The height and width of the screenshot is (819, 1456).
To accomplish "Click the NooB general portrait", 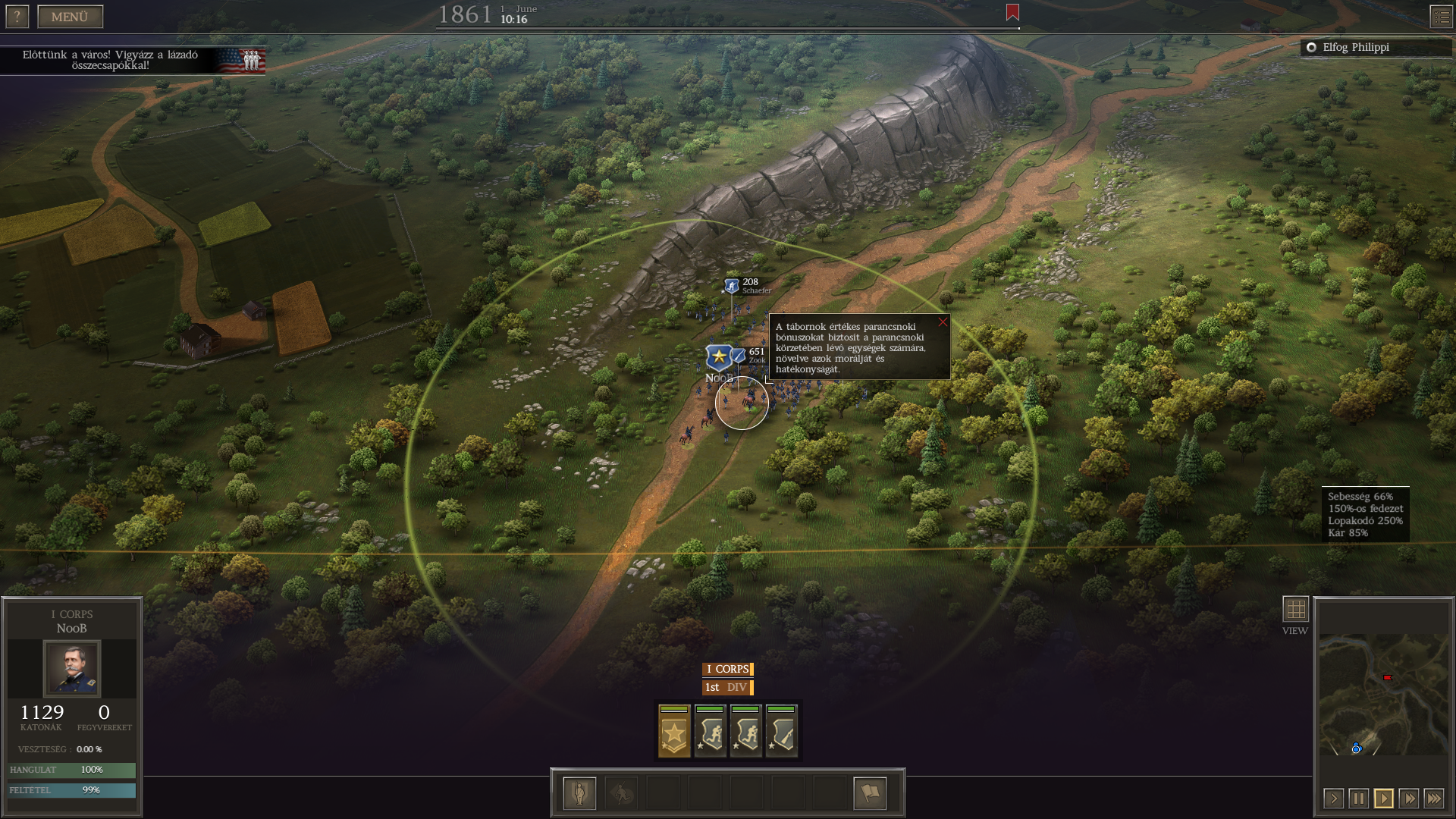I will tap(72, 668).
